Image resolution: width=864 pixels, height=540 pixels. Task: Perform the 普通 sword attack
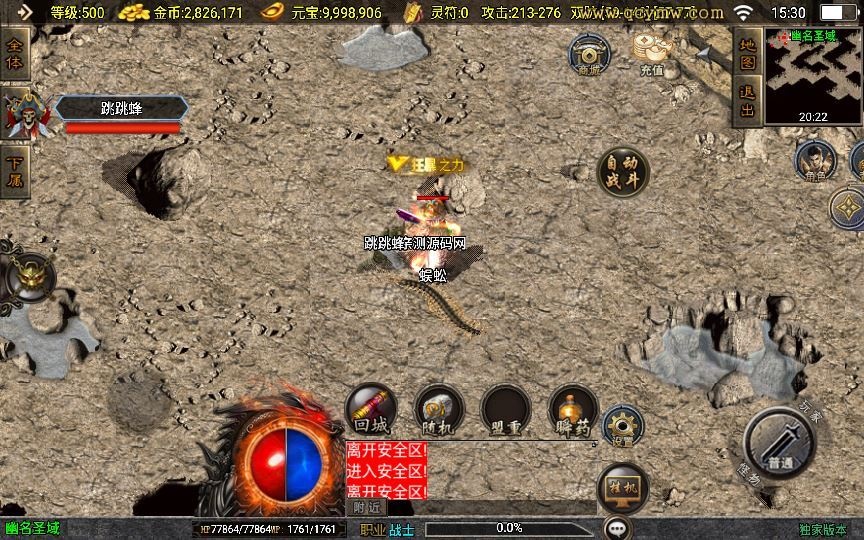[x=781, y=445]
